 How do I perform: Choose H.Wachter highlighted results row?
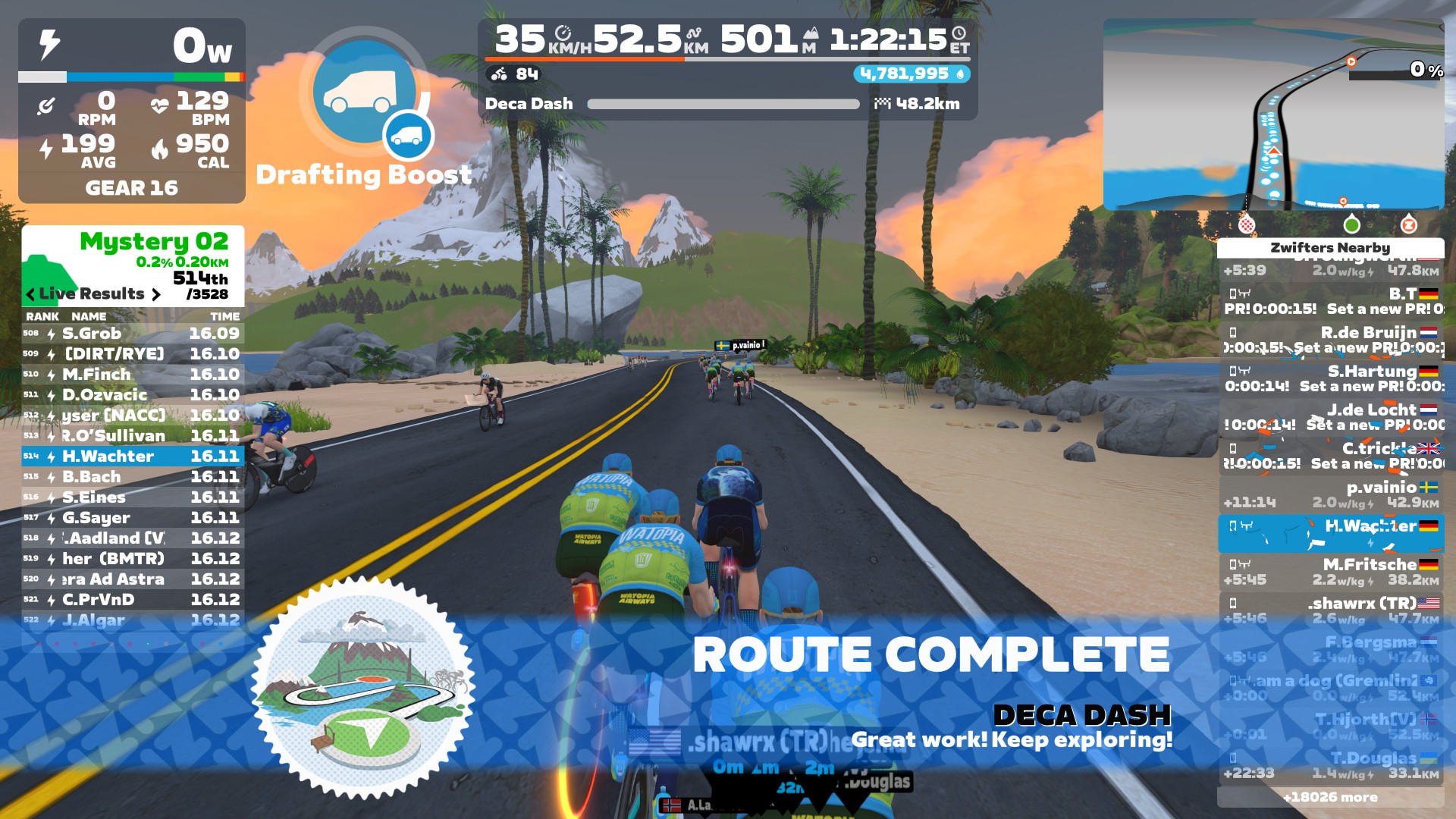point(133,457)
